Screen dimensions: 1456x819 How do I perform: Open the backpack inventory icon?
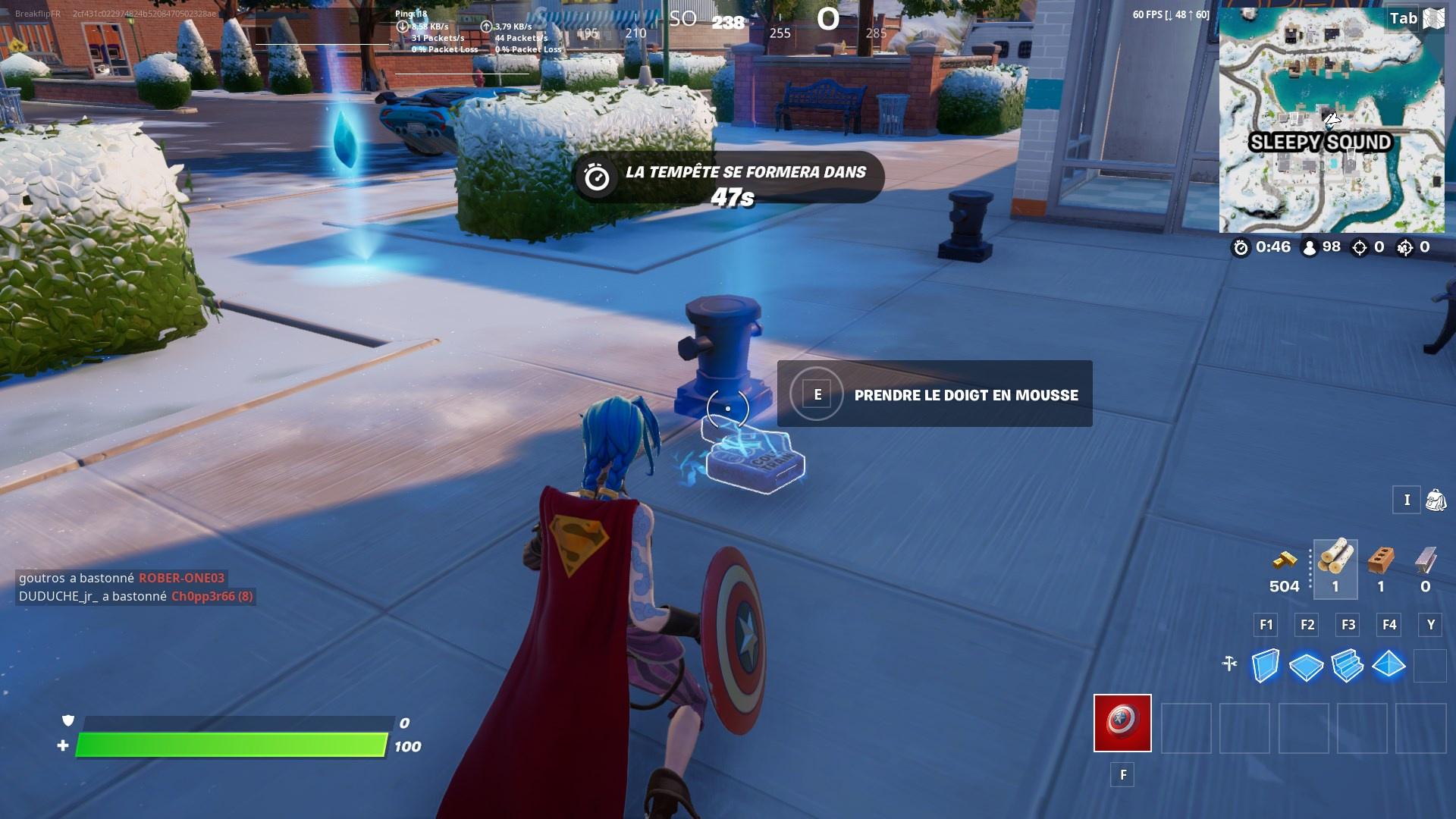[x=1436, y=500]
